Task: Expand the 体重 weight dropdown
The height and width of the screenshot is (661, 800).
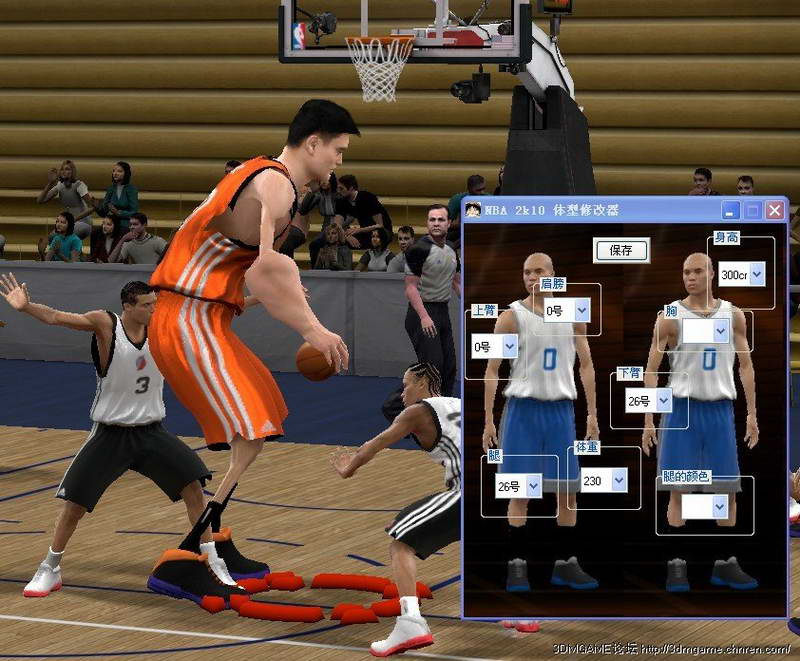Action: point(618,481)
